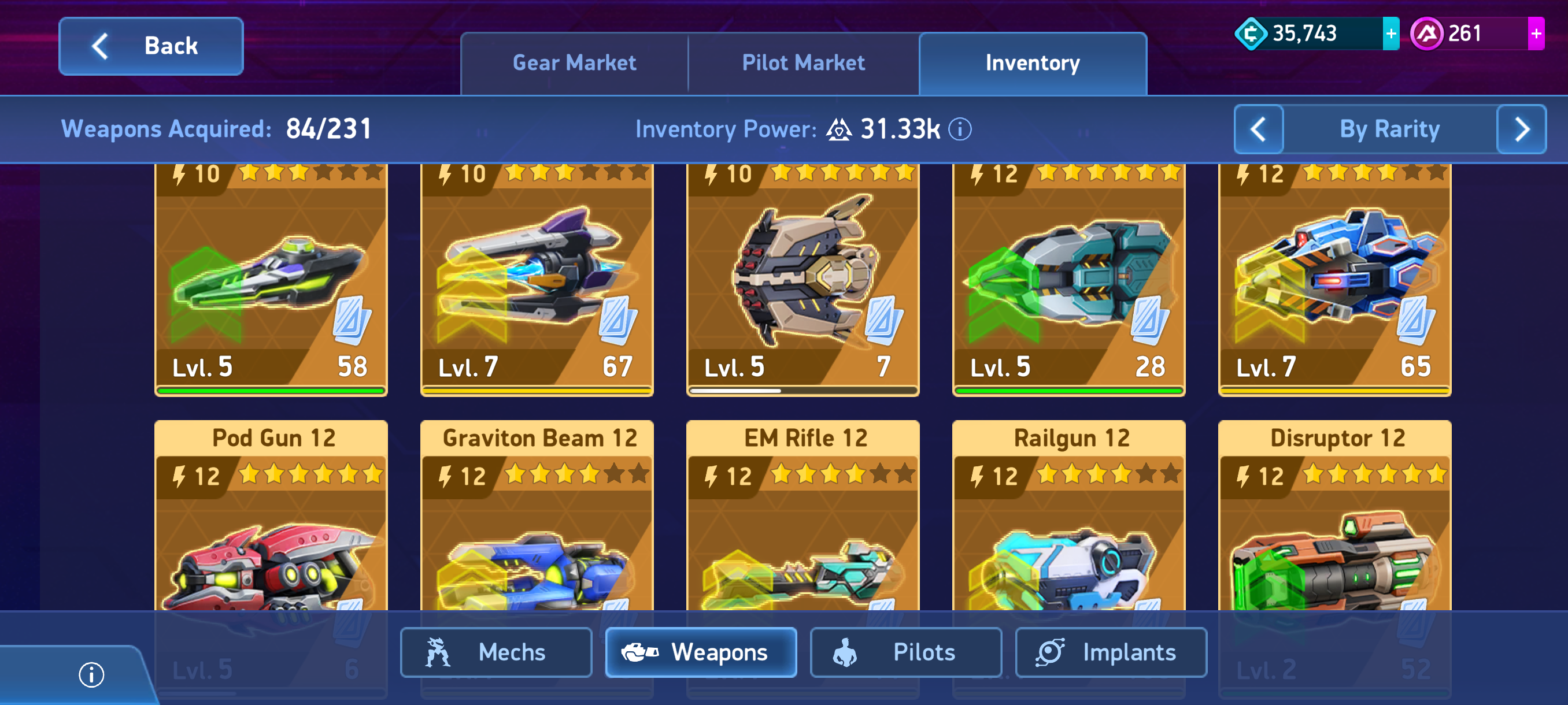Viewport: 1568px width, 705px height.
Task: Select the Lvl. 5 weapon with 7 cards
Action: coord(803,280)
